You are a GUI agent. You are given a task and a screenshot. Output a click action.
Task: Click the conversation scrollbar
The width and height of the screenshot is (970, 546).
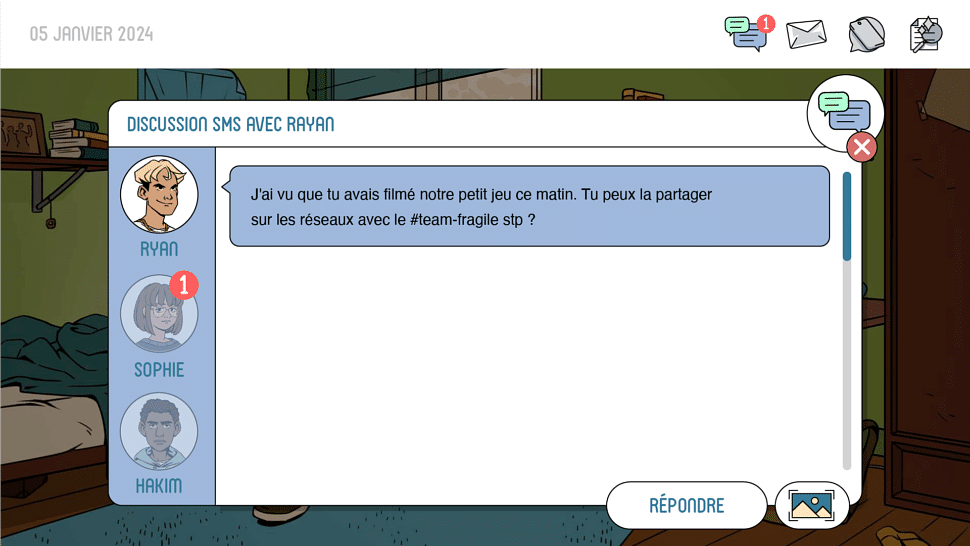click(x=847, y=216)
